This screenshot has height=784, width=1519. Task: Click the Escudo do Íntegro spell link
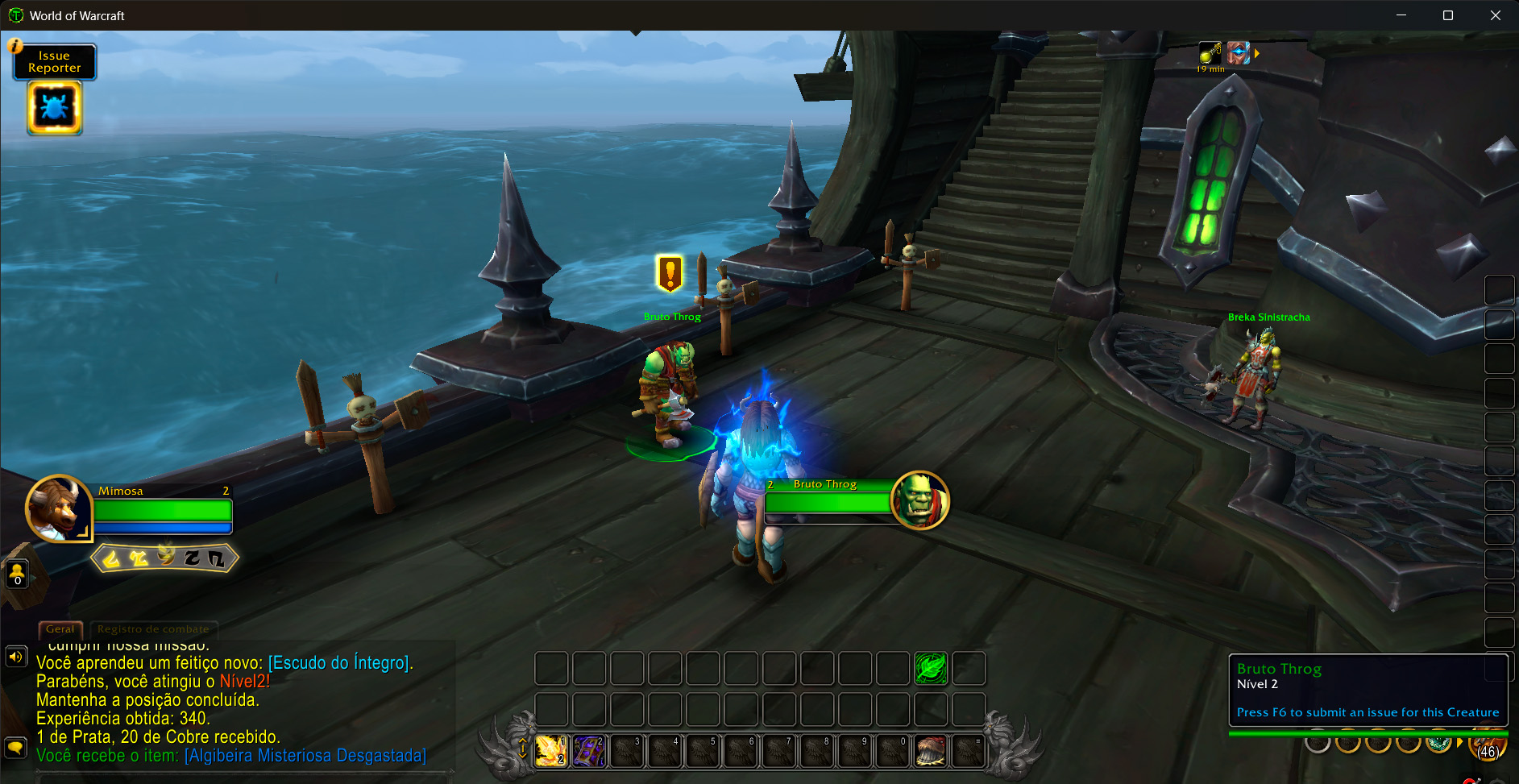(x=339, y=663)
